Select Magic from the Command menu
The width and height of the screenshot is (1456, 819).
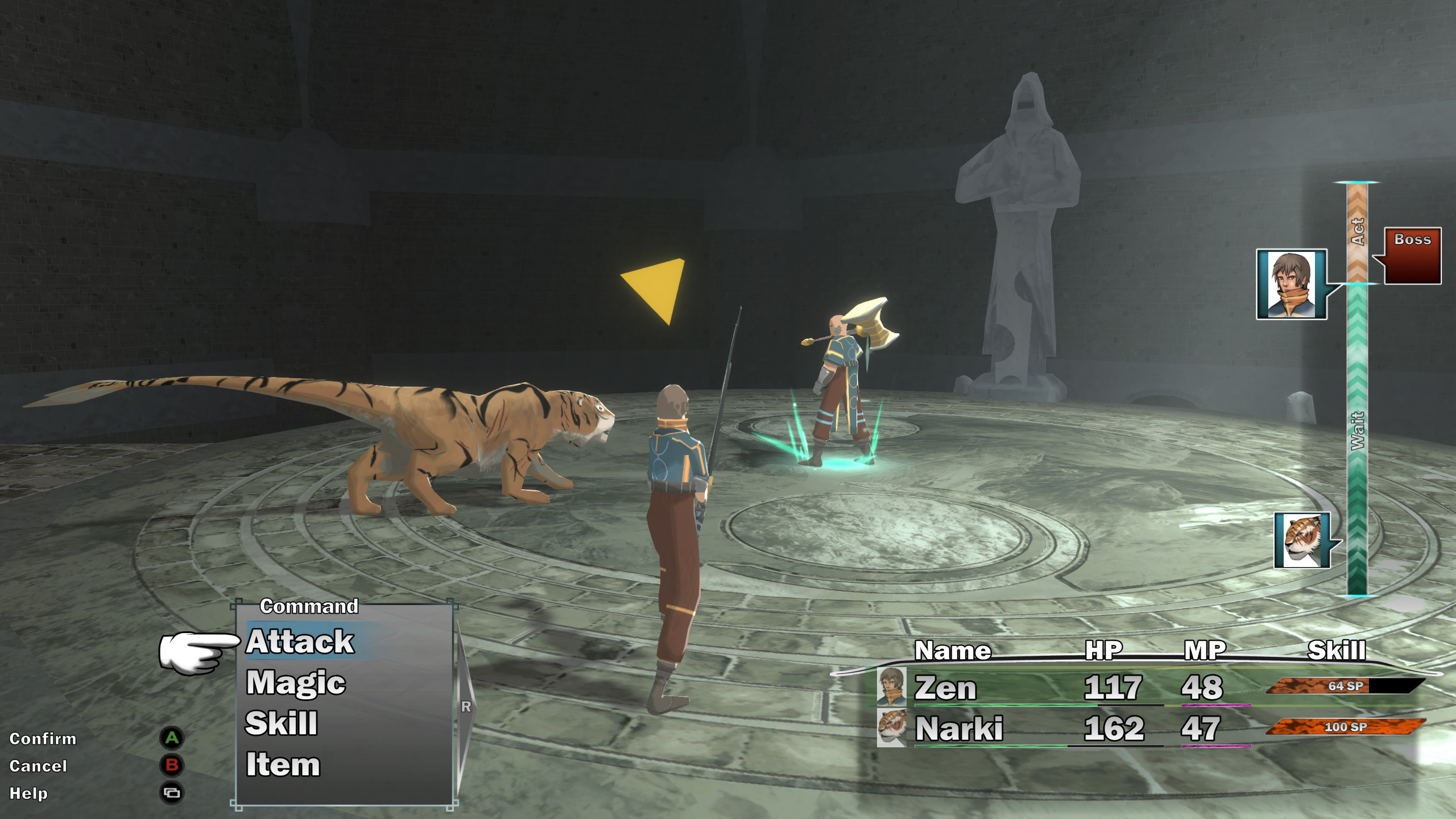296,682
